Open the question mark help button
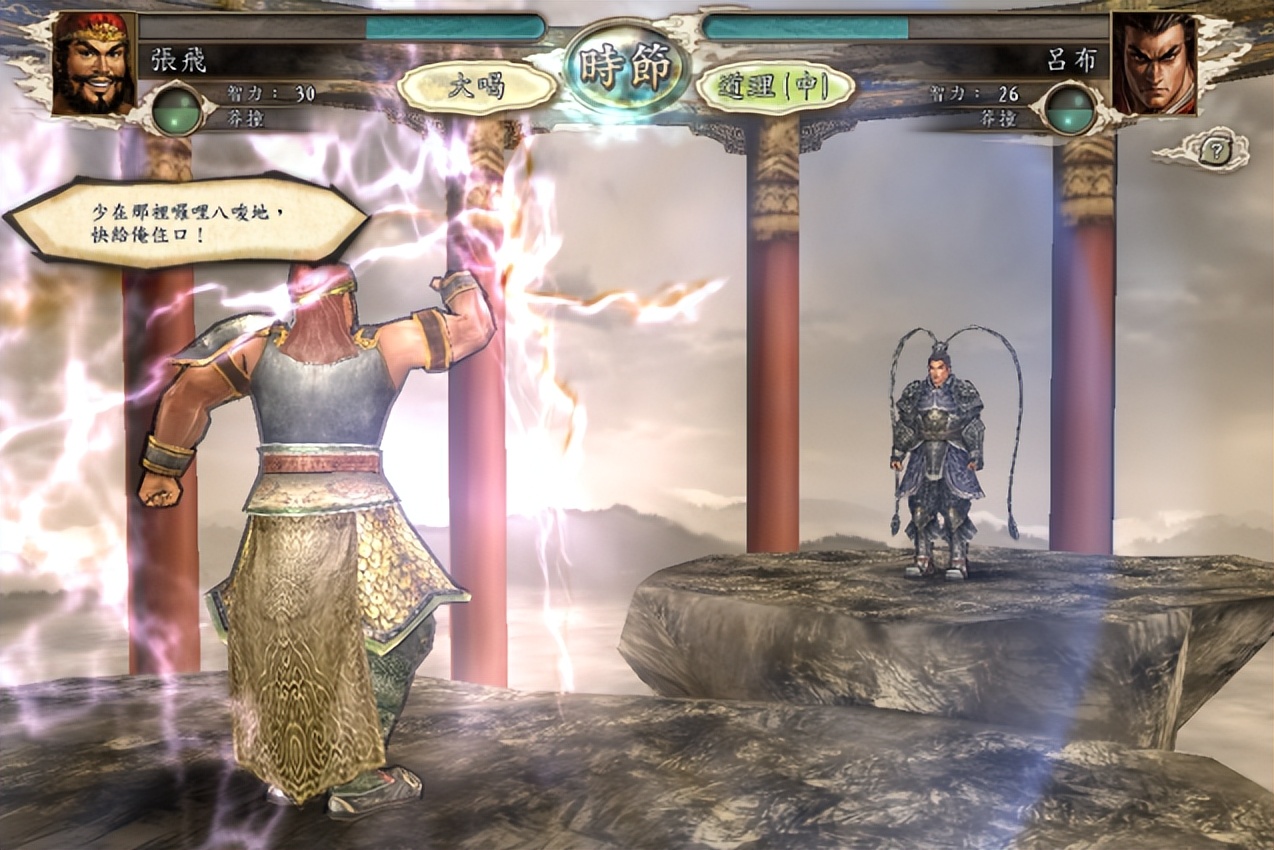The image size is (1274, 850). tap(1212, 151)
